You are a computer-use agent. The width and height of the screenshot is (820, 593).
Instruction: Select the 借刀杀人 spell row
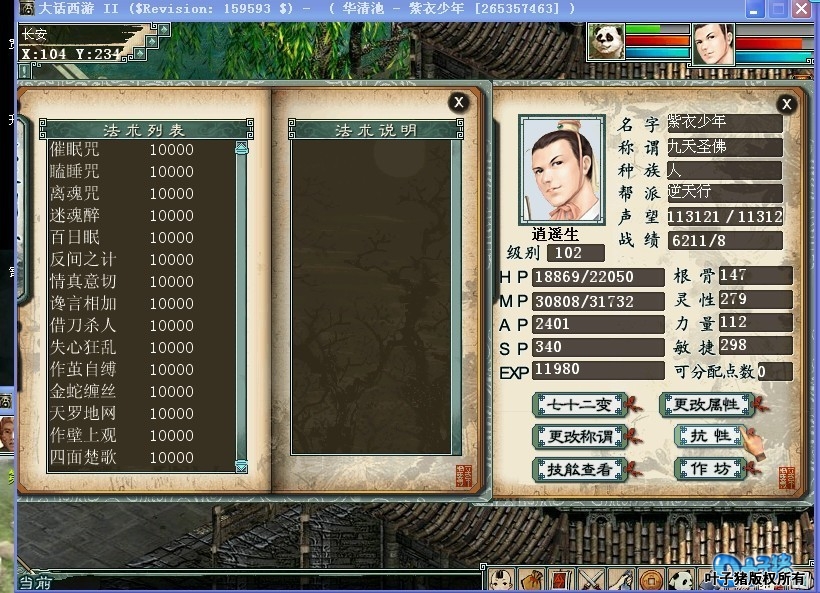coord(83,326)
